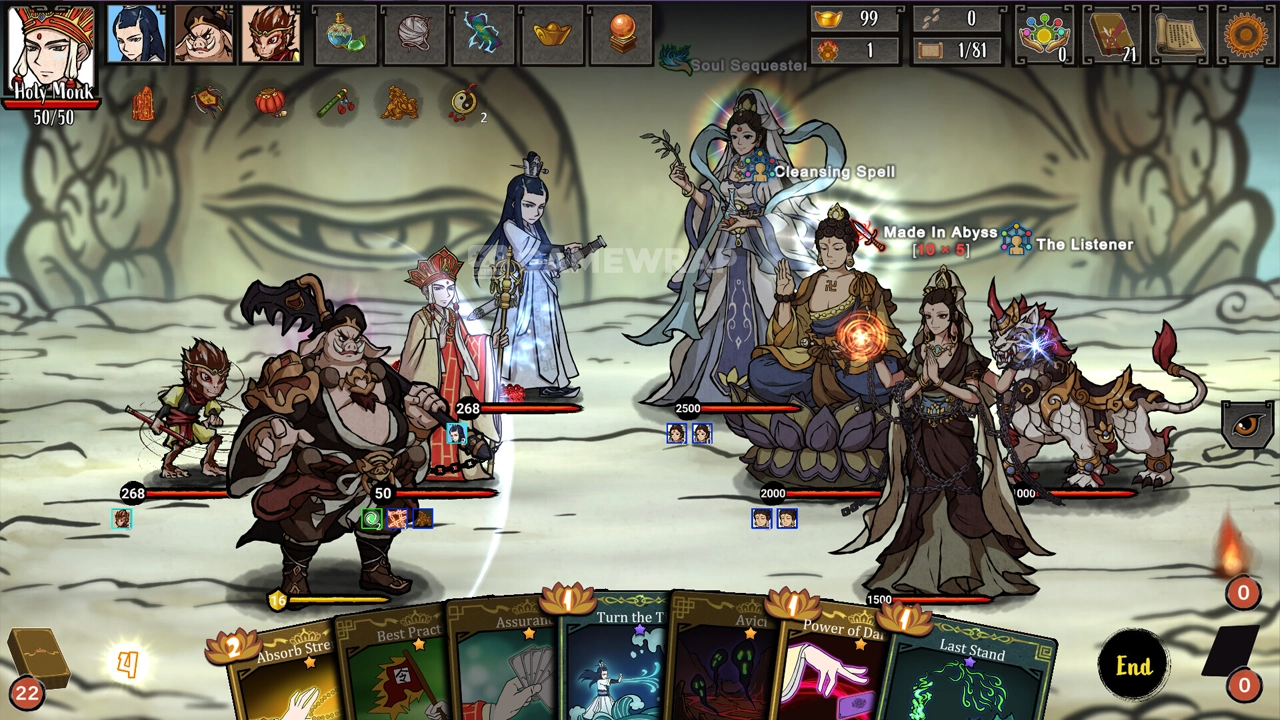This screenshot has height=720, width=1280.
Task: Open the scroll map
Action: click(1179, 35)
